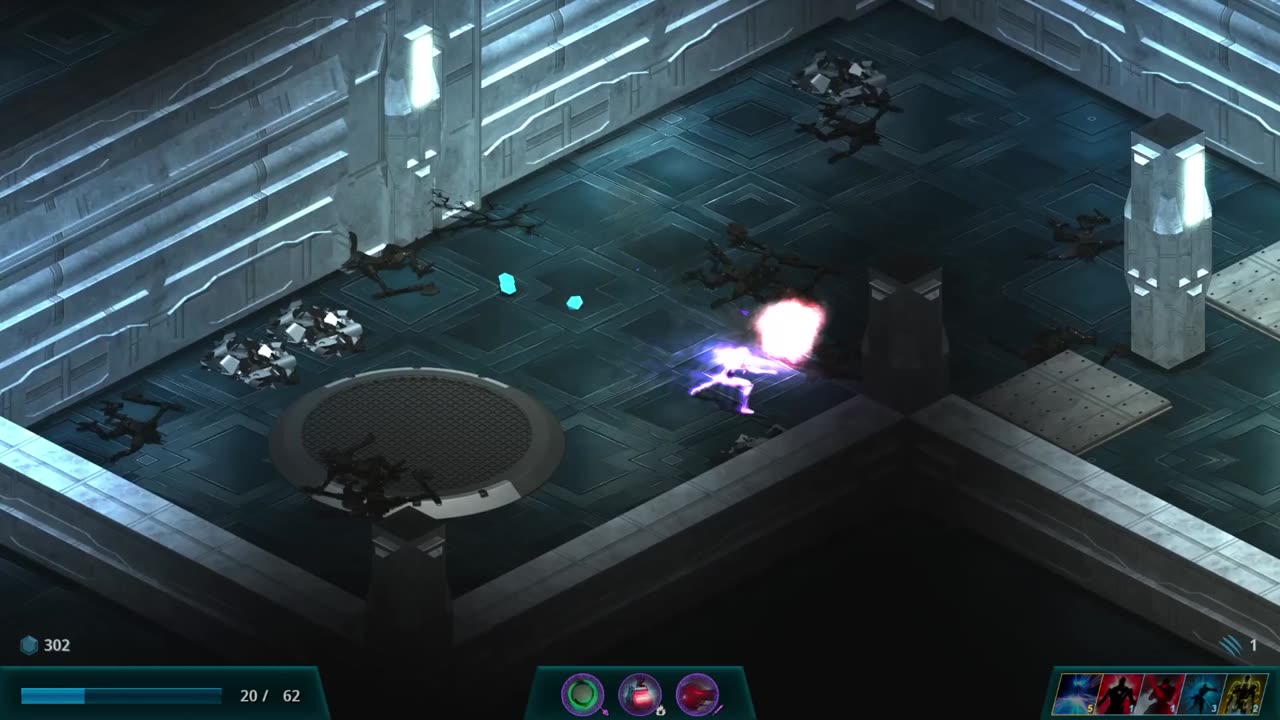Pick the red card with grey-armed figure
Viewport: 1280px width, 720px height.
1160,693
